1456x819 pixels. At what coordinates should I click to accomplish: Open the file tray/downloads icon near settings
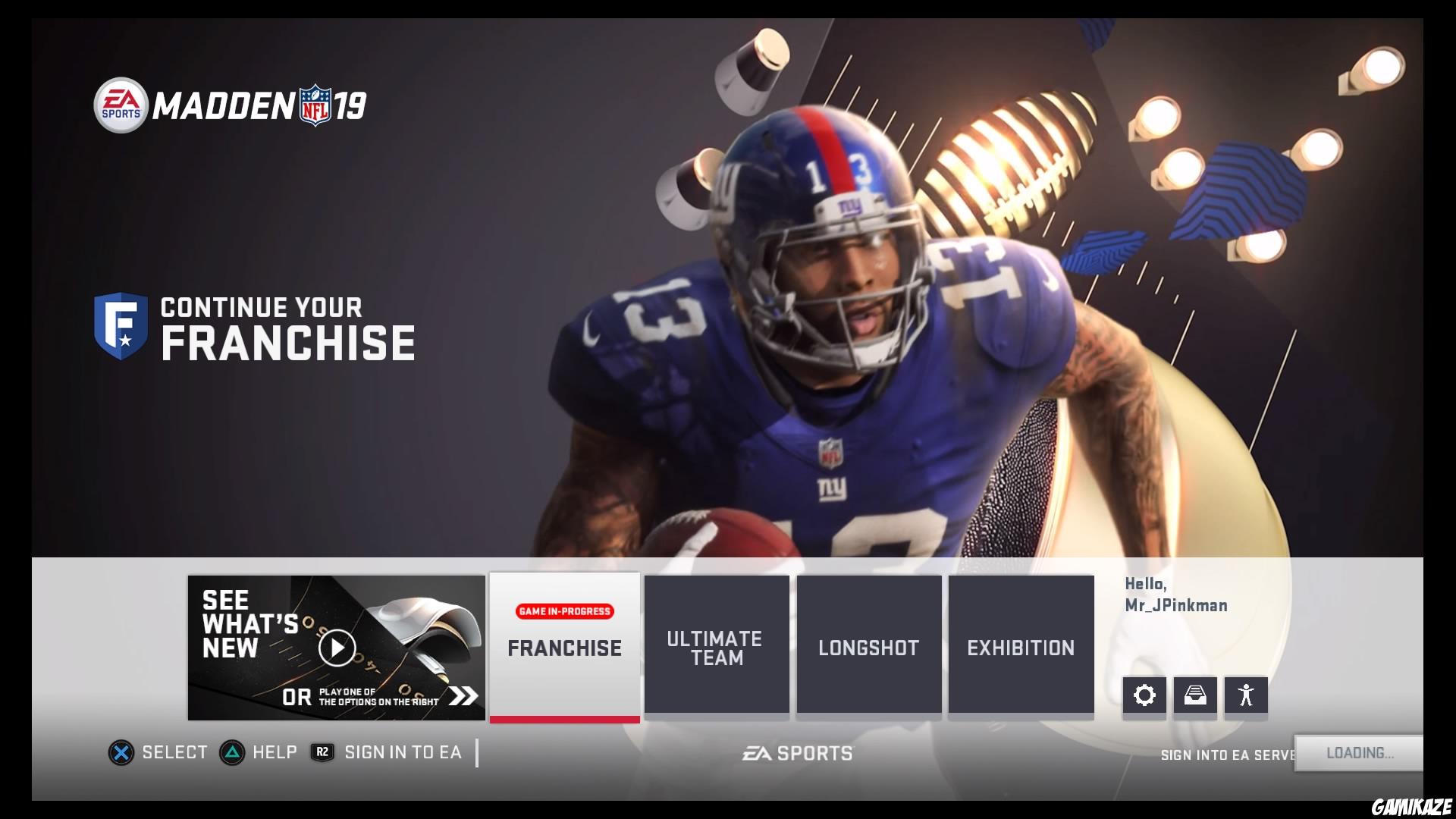point(1195,695)
